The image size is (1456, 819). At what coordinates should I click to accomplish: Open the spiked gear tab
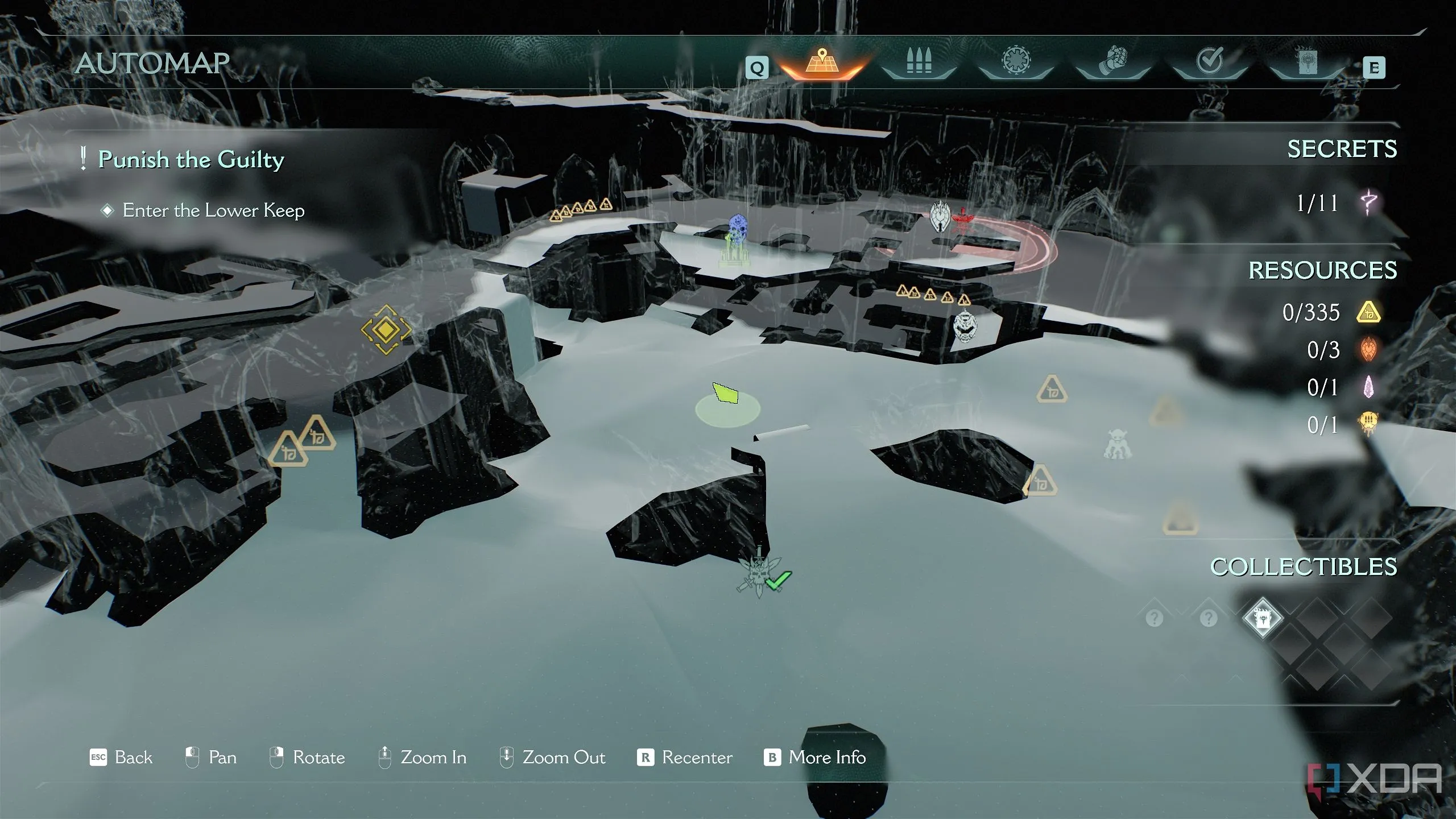[1016, 63]
